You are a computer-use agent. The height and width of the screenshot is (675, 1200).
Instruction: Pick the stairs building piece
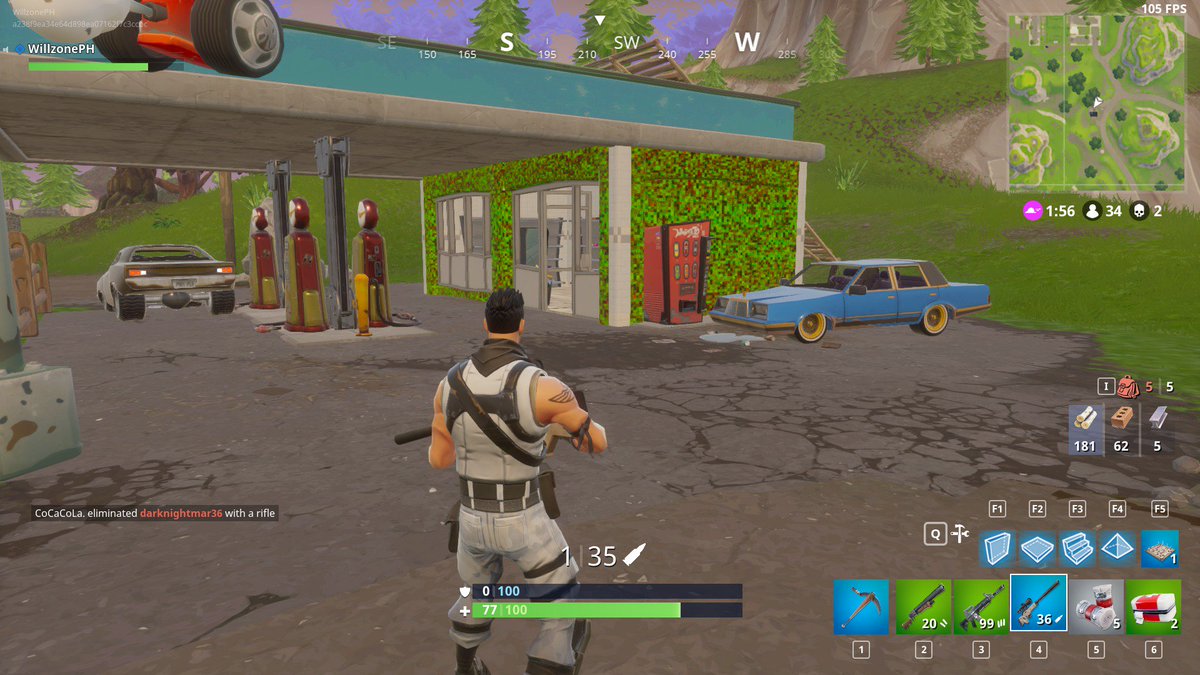[x=1078, y=547]
